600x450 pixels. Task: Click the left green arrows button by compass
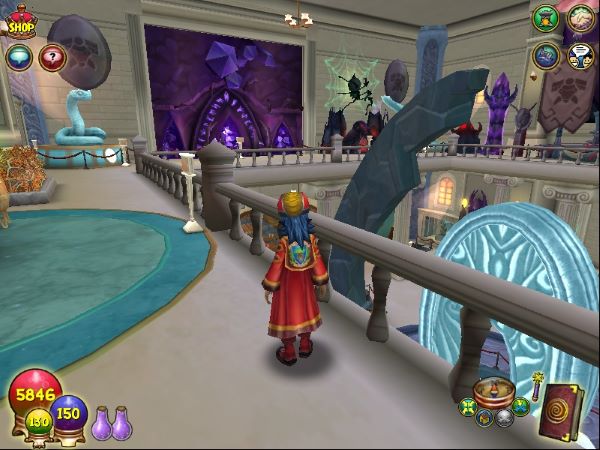pos(467,407)
